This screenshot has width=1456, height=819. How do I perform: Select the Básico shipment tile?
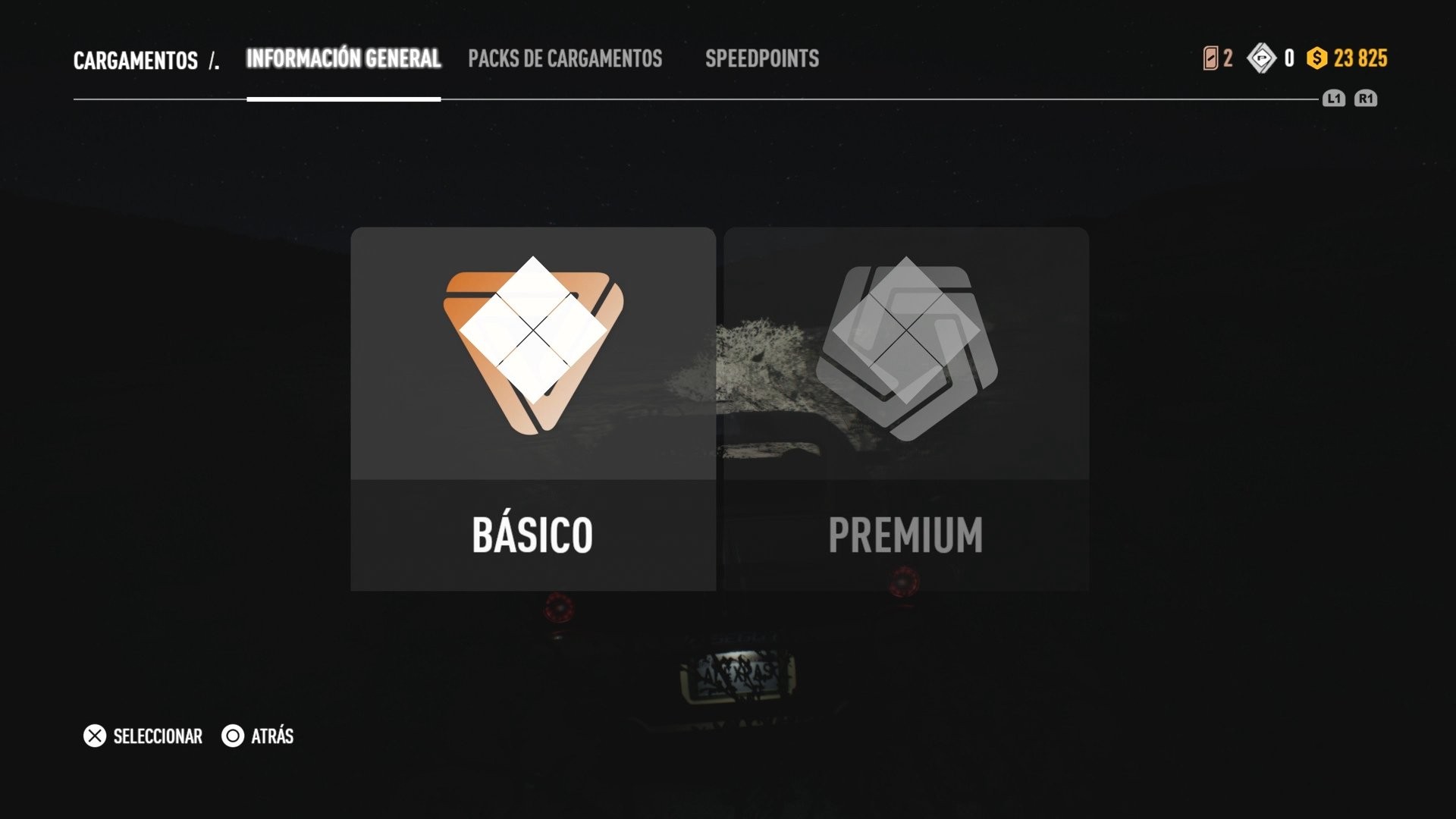[532, 409]
